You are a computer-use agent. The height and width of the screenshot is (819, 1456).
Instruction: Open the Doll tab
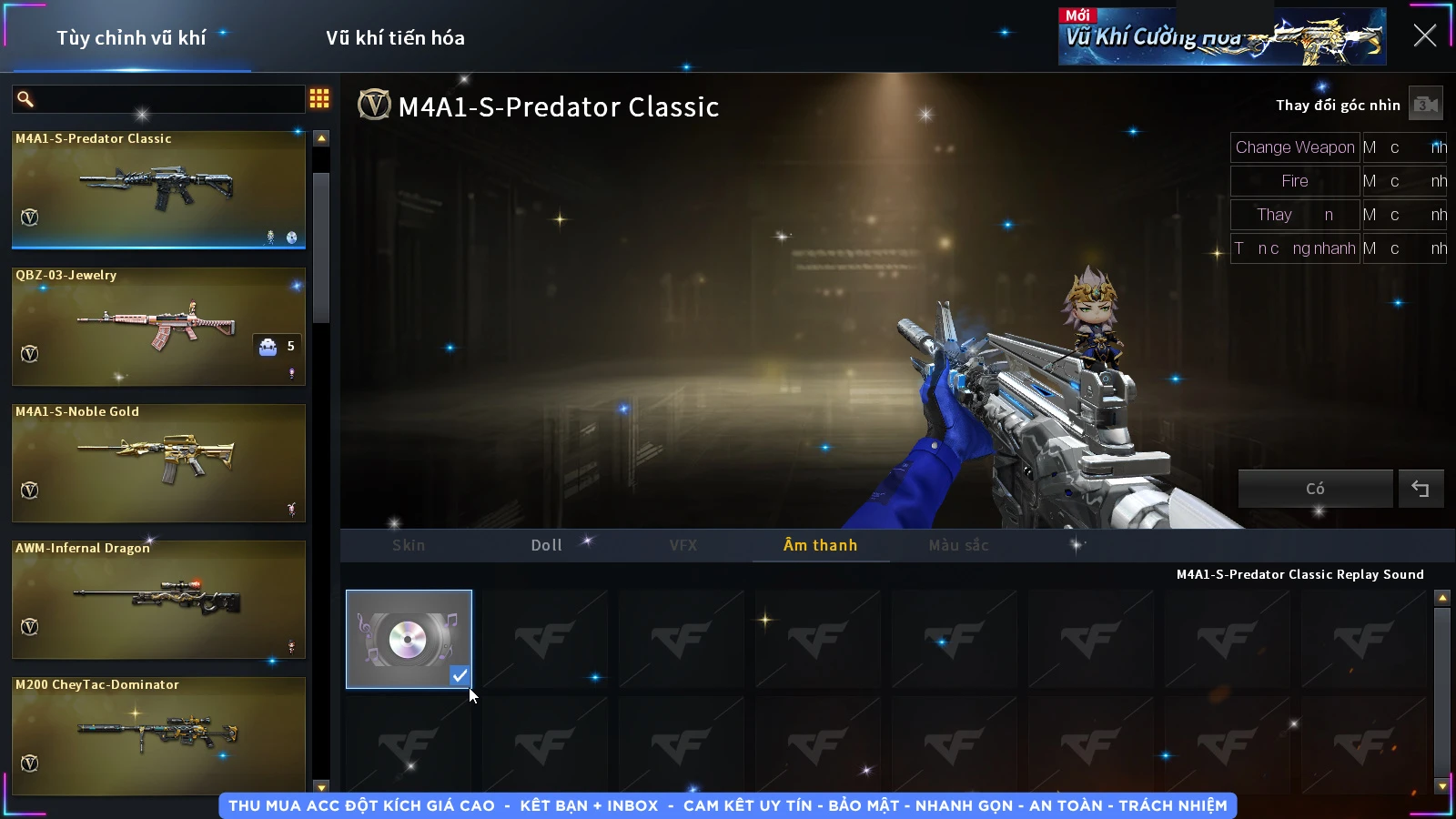(x=546, y=545)
